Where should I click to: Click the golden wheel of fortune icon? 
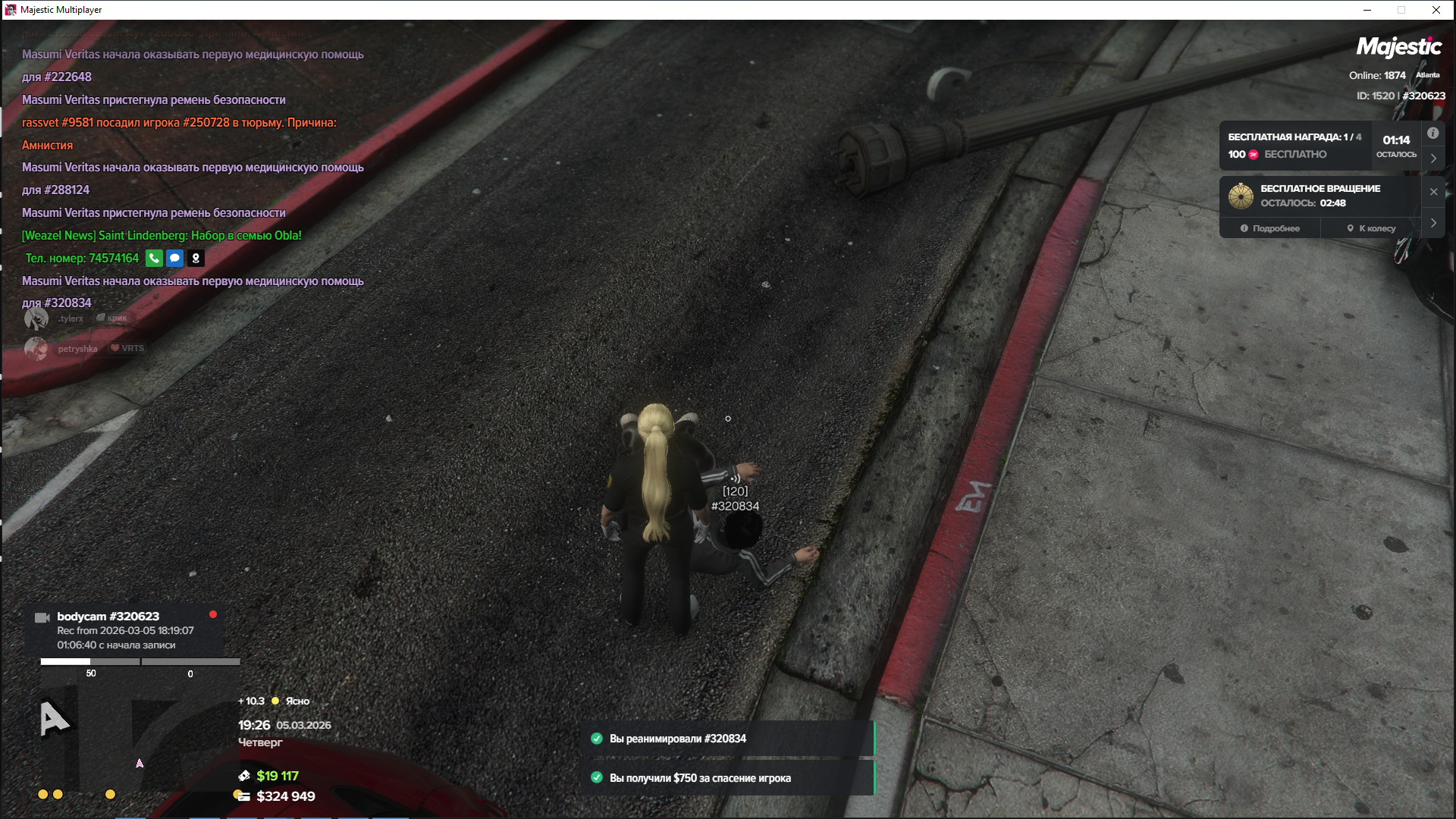click(1241, 196)
